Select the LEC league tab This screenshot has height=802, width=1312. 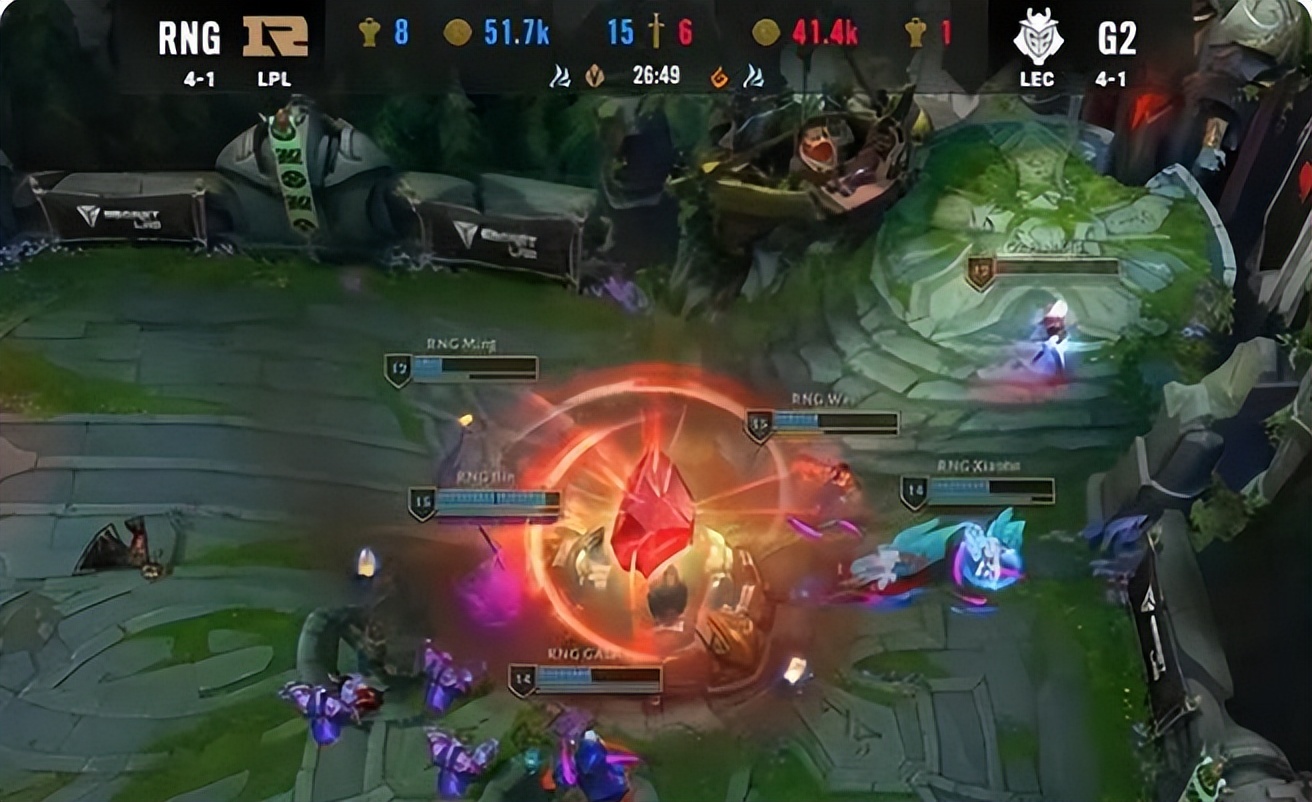tap(1036, 79)
